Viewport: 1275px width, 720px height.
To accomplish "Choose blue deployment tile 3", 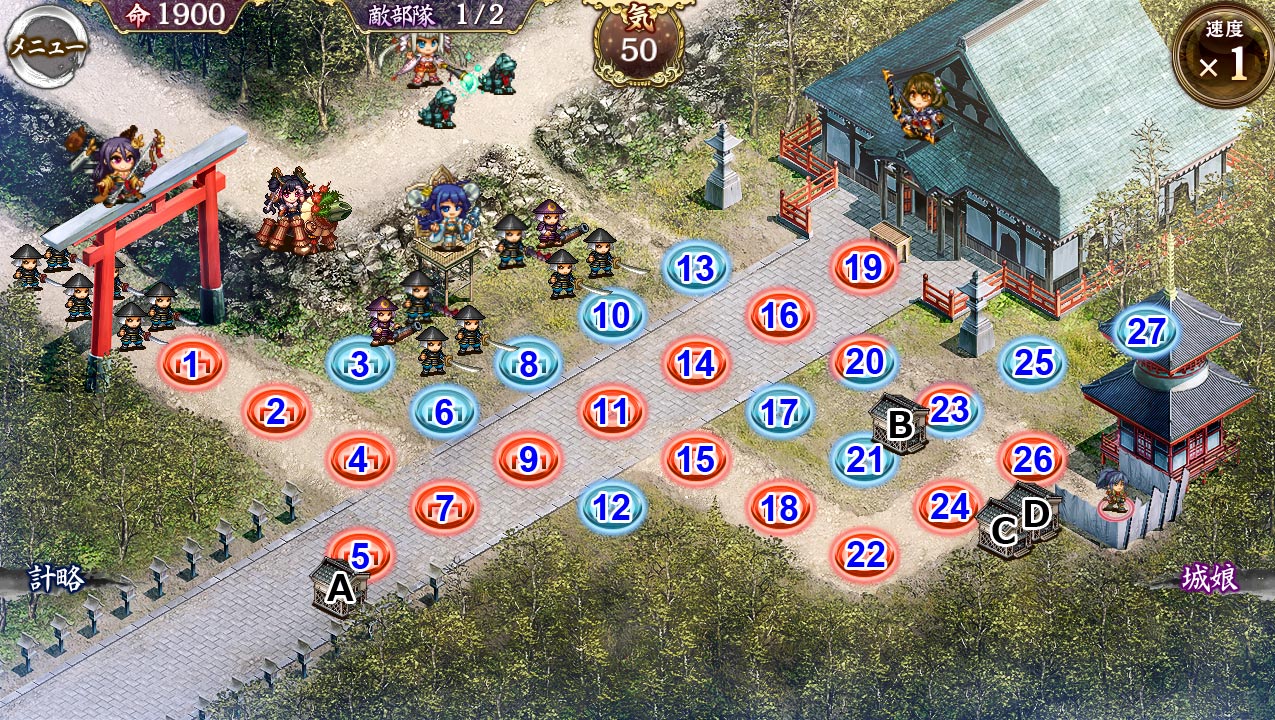I will [360, 365].
